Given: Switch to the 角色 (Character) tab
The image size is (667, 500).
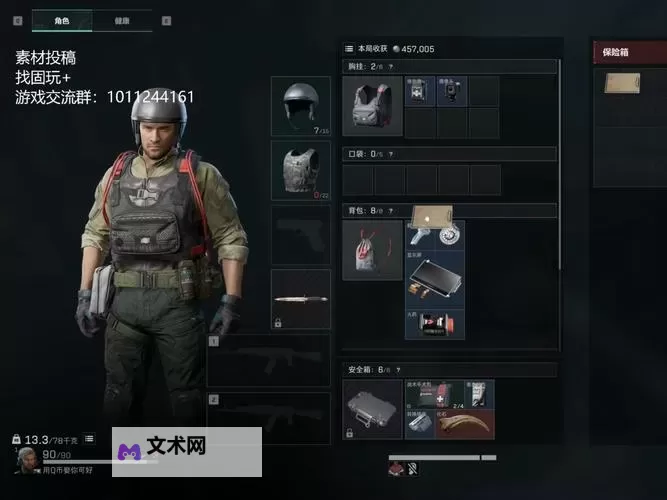Looking at the screenshot, I should coord(61,20).
